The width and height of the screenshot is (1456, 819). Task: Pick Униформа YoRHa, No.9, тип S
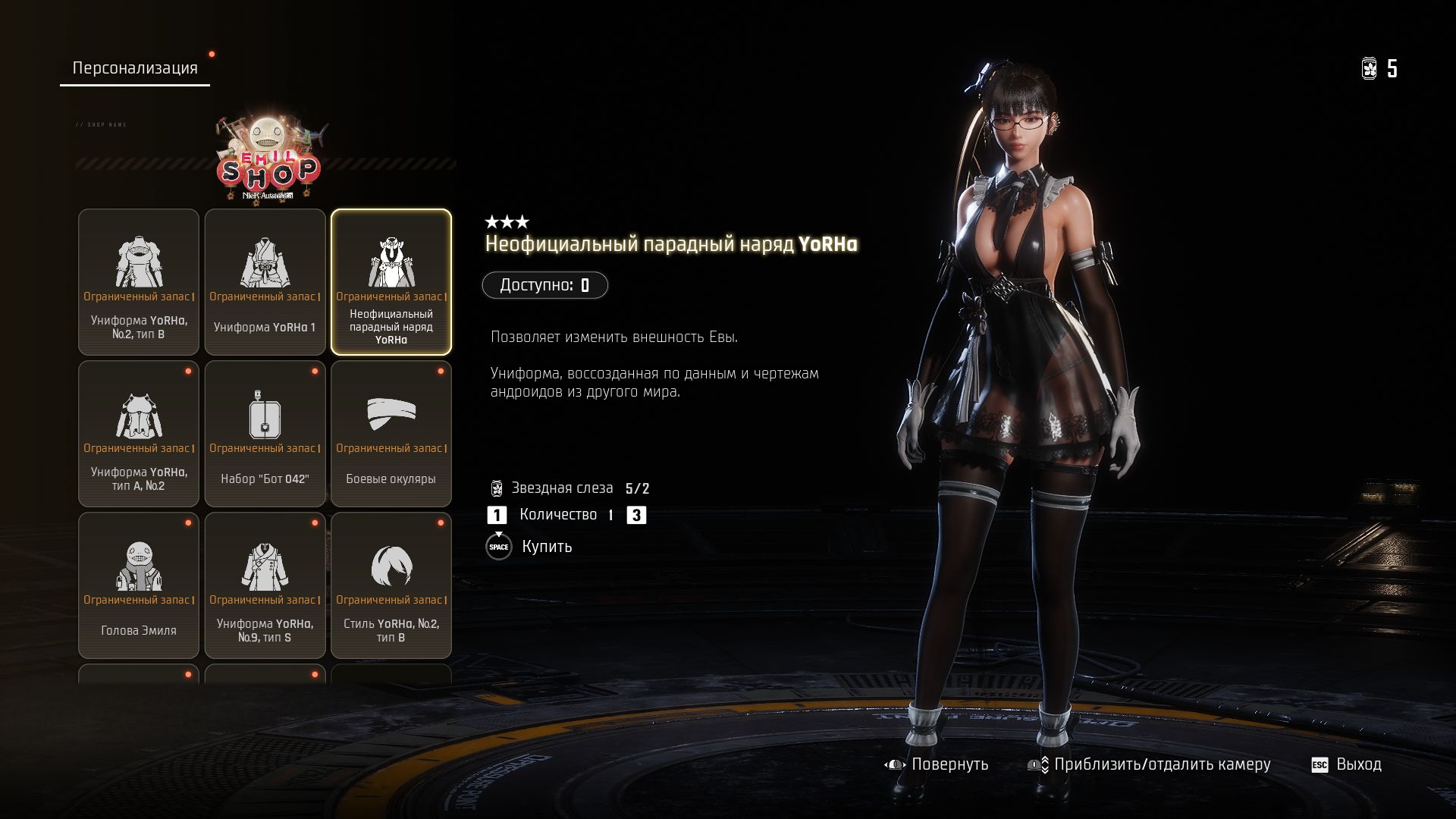point(265,585)
